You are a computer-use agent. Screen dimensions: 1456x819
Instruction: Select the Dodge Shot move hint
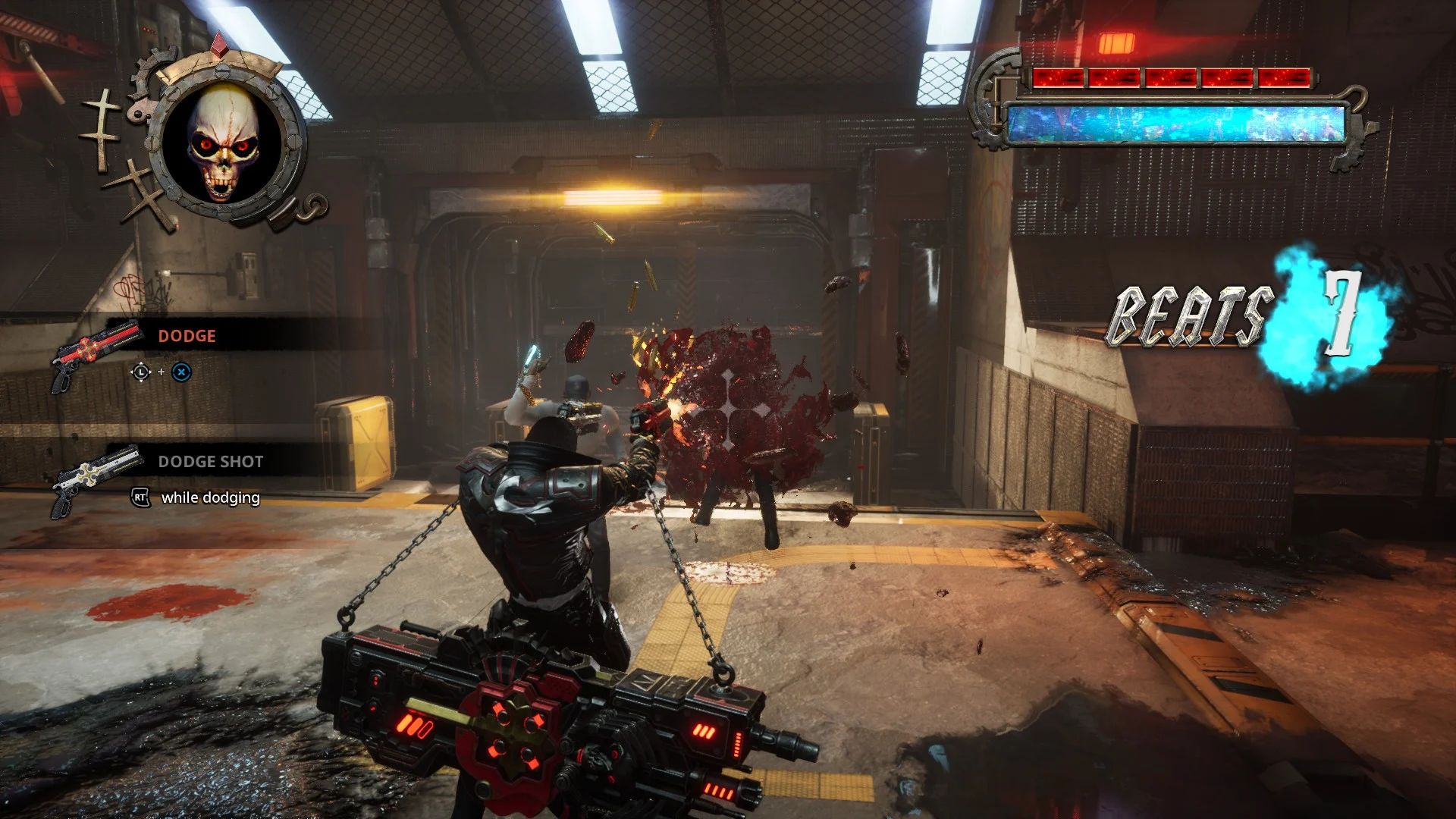pyautogui.click(x=210, y=462)
